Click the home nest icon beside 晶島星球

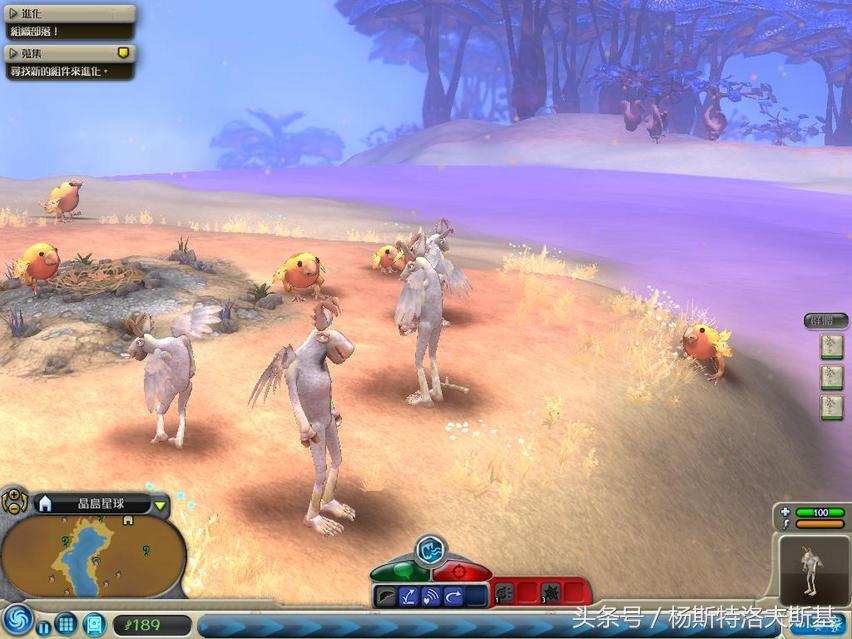coord(45,504)
